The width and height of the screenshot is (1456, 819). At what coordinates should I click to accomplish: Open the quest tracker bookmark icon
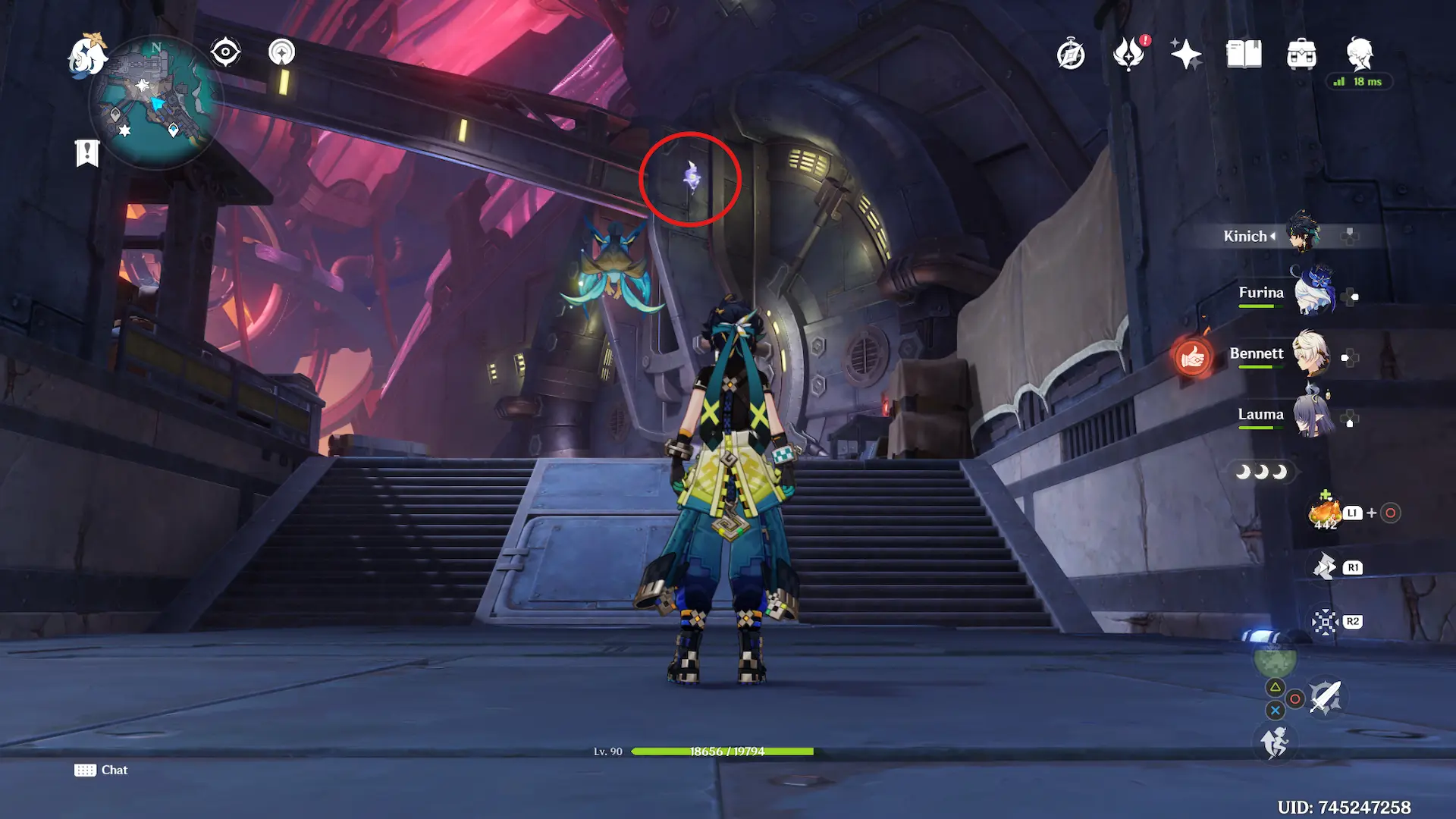(x=87, y=152)
